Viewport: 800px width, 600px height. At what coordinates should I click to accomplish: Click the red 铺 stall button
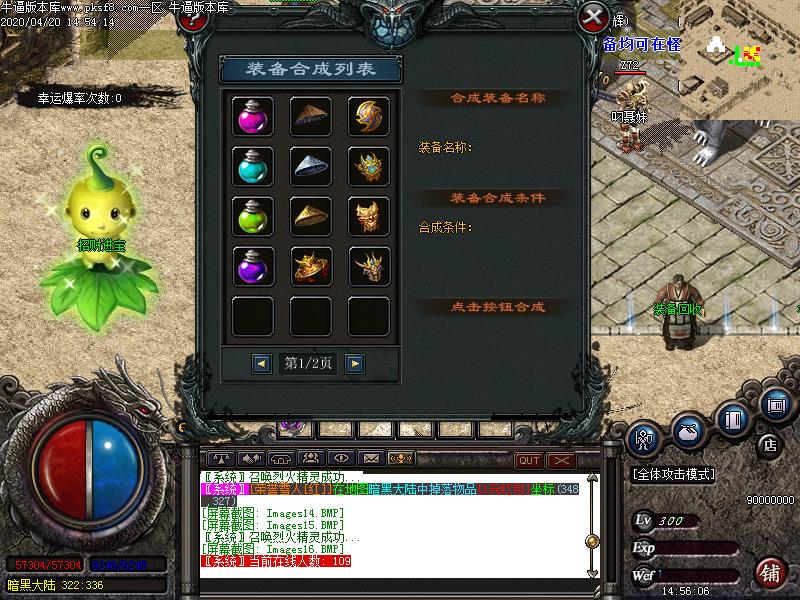pyautogui.click(x=770, y=572)
